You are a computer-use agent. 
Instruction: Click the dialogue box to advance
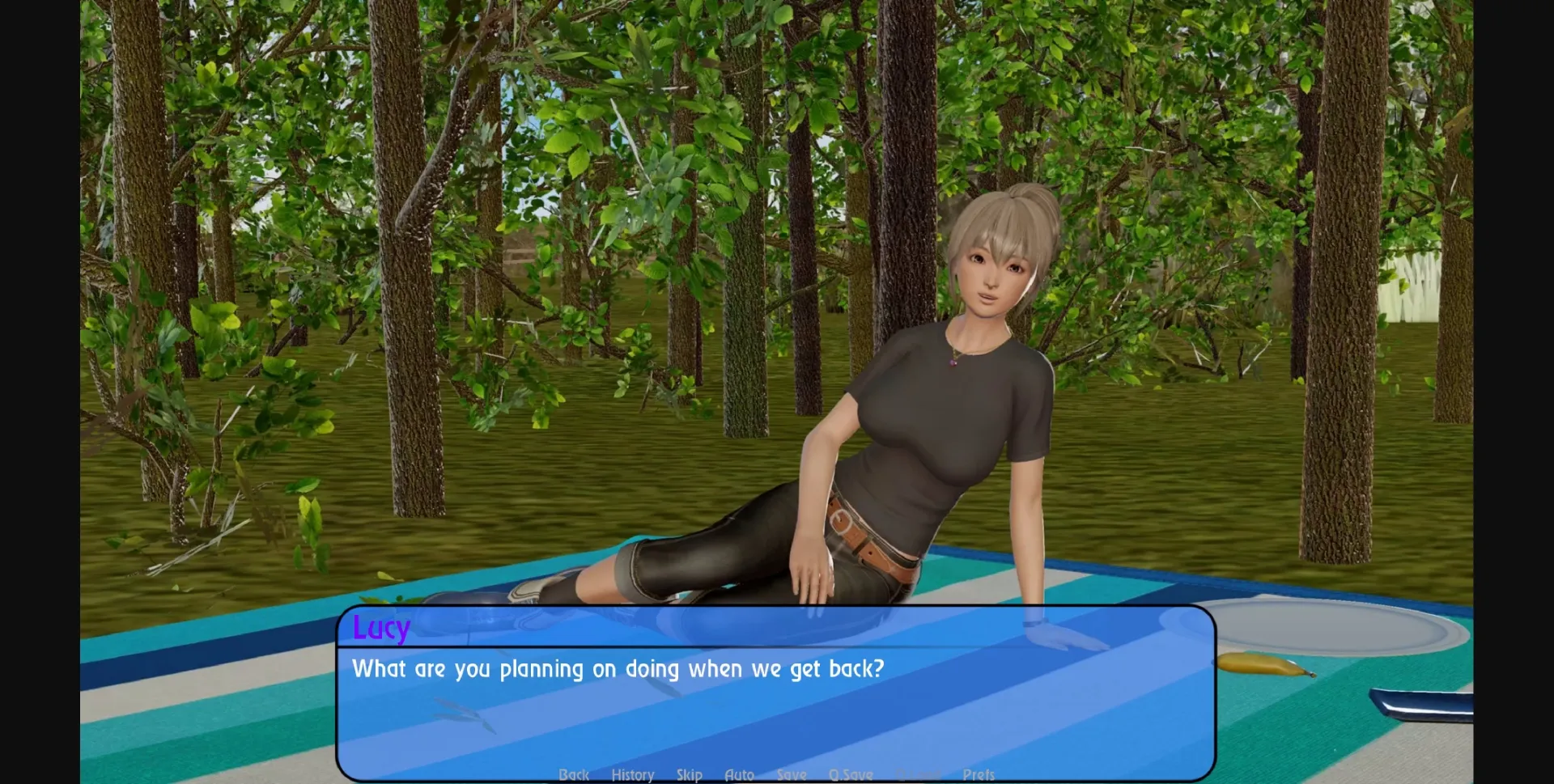point(777,712)
